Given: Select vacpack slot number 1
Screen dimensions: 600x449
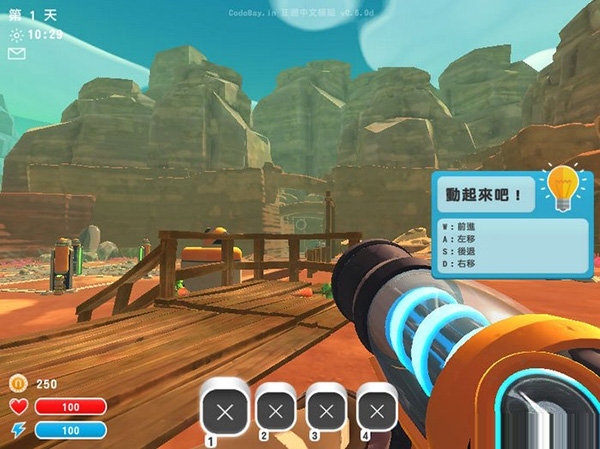Looking at the screenshot, I should coord(224,410).
